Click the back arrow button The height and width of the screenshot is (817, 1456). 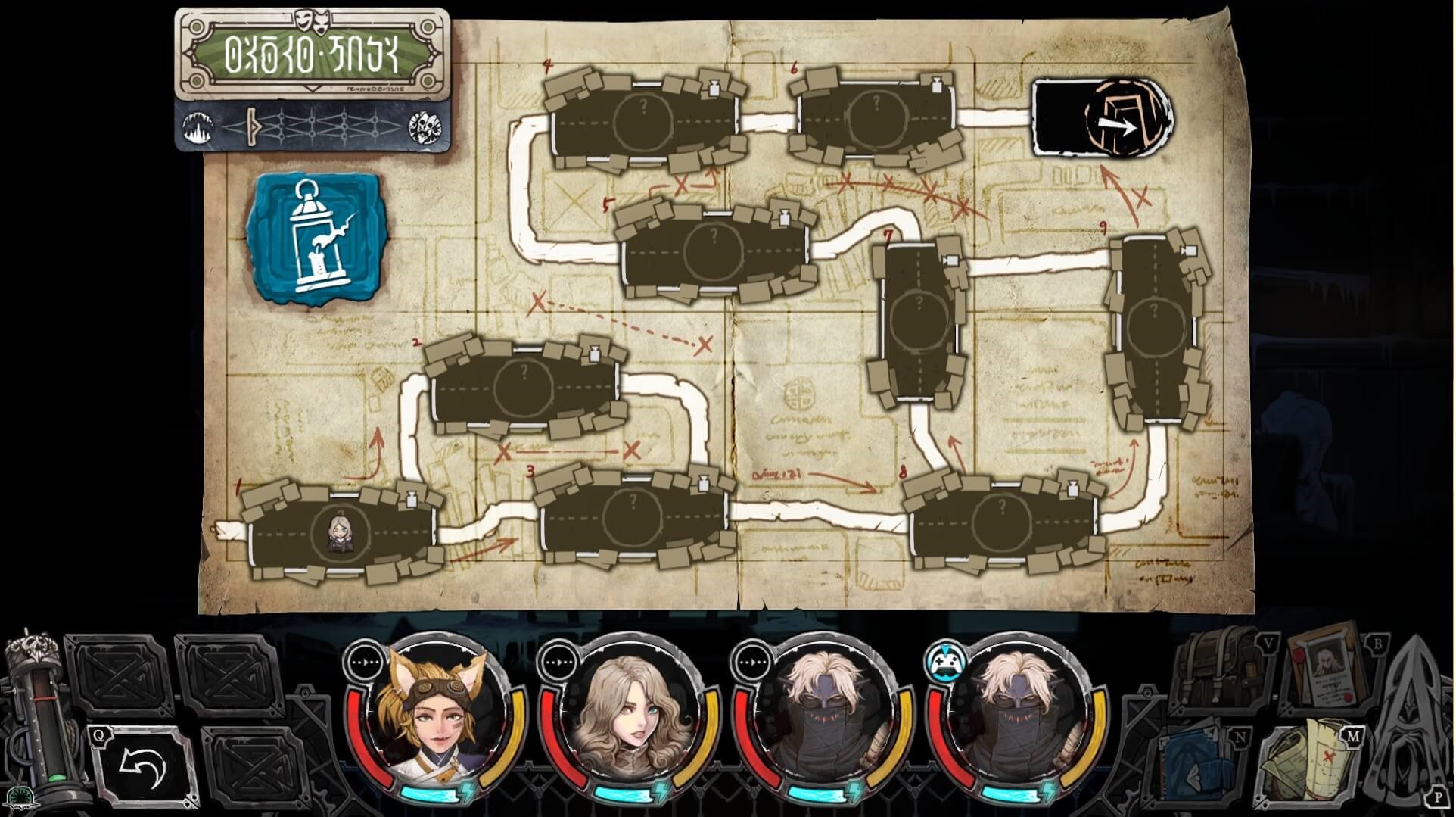click(x=144, y=767)
